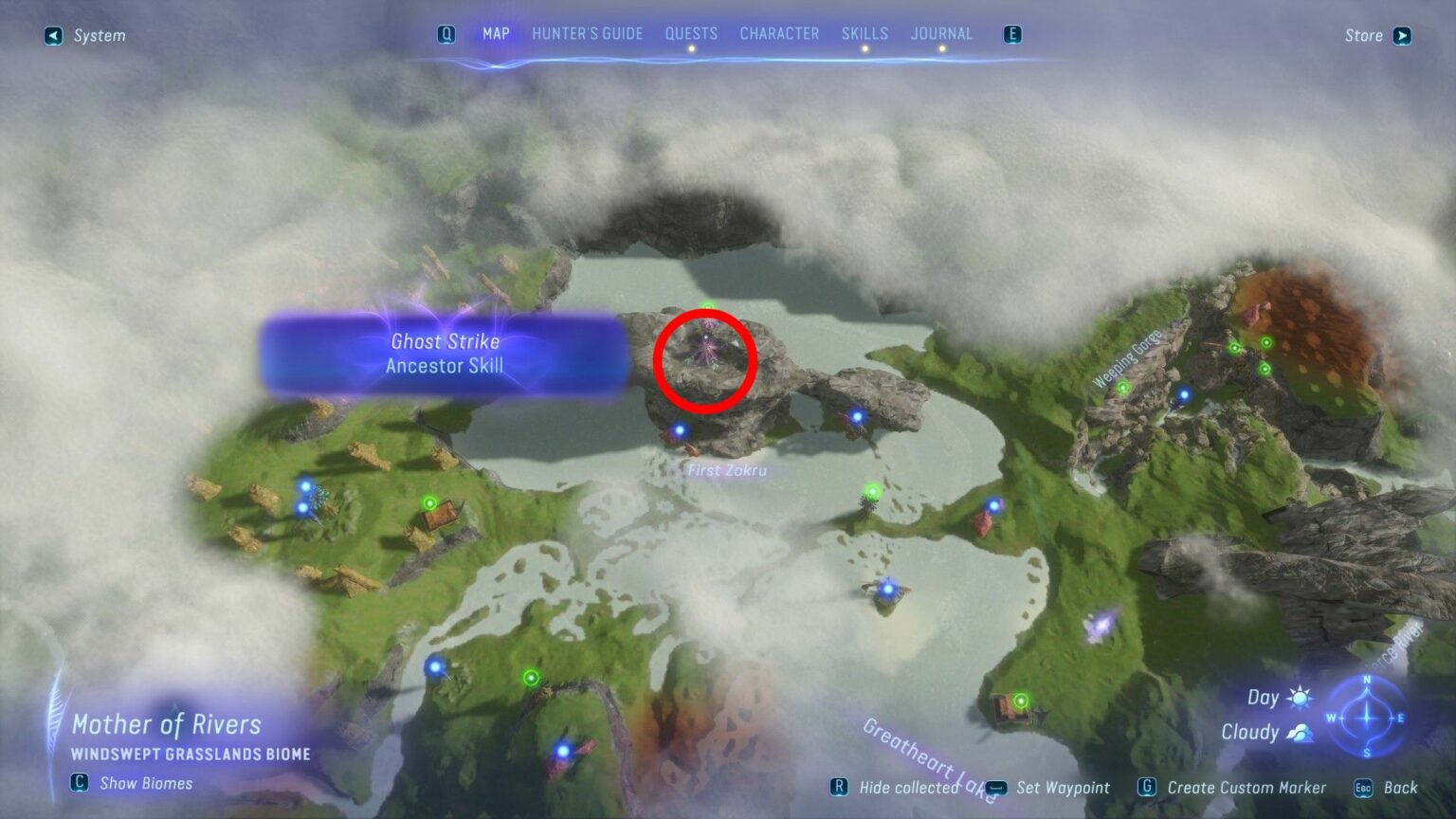Toggle Hide collected with the R key button
1456x819 pixels.
[x=840, y=787]
